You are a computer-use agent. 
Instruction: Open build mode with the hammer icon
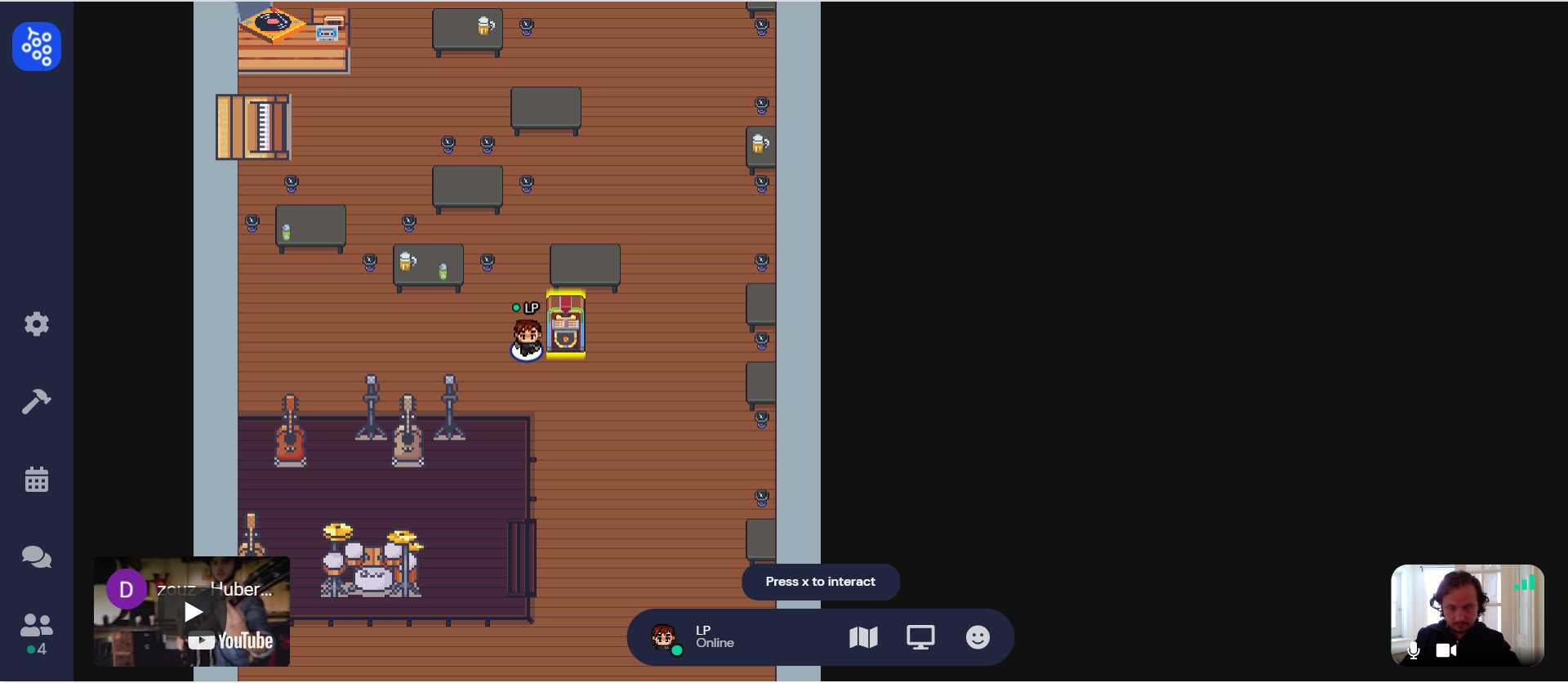click(x=37, y=401)
